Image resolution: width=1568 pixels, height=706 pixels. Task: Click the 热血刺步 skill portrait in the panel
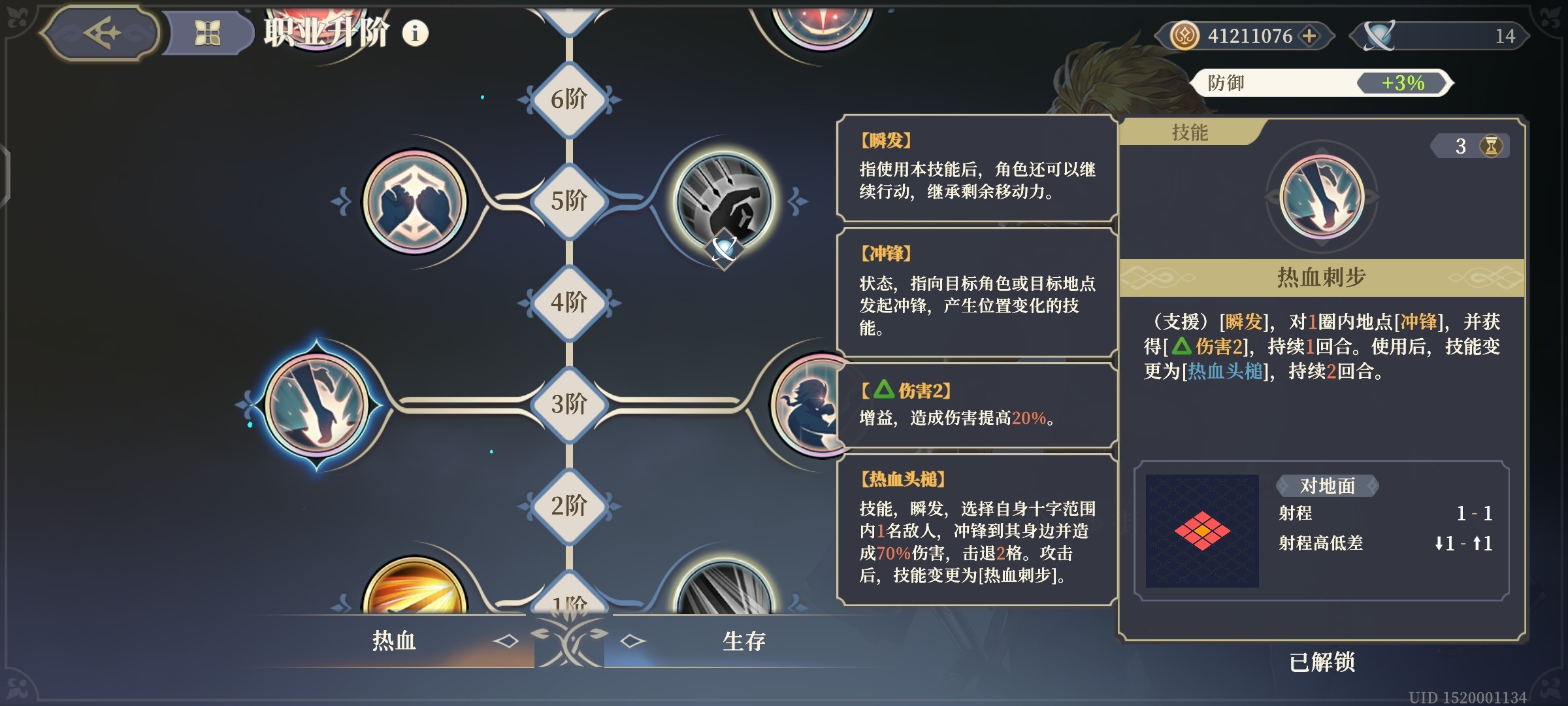1325,202
